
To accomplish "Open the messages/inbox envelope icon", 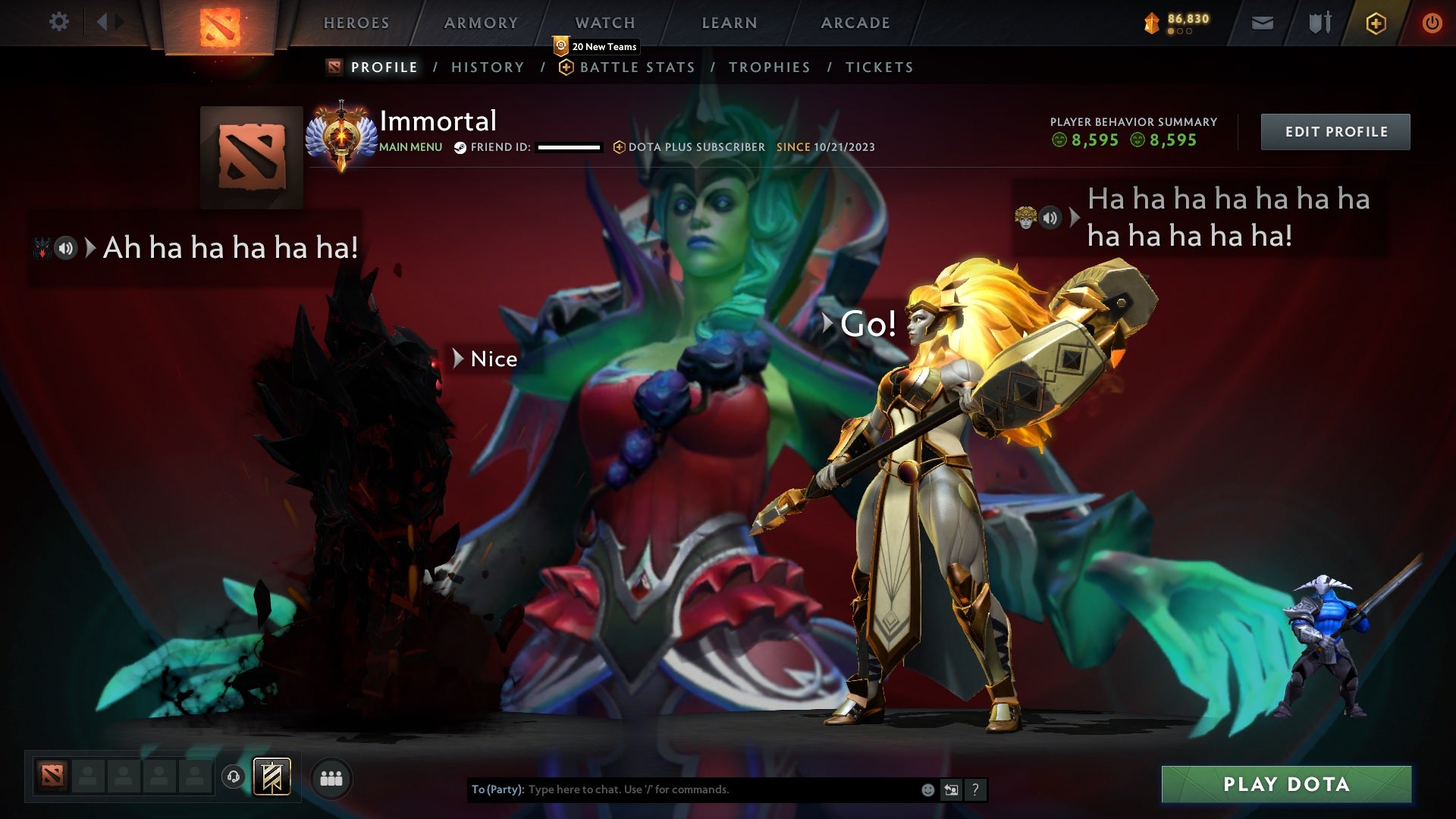I will (x=1263, y=23).
